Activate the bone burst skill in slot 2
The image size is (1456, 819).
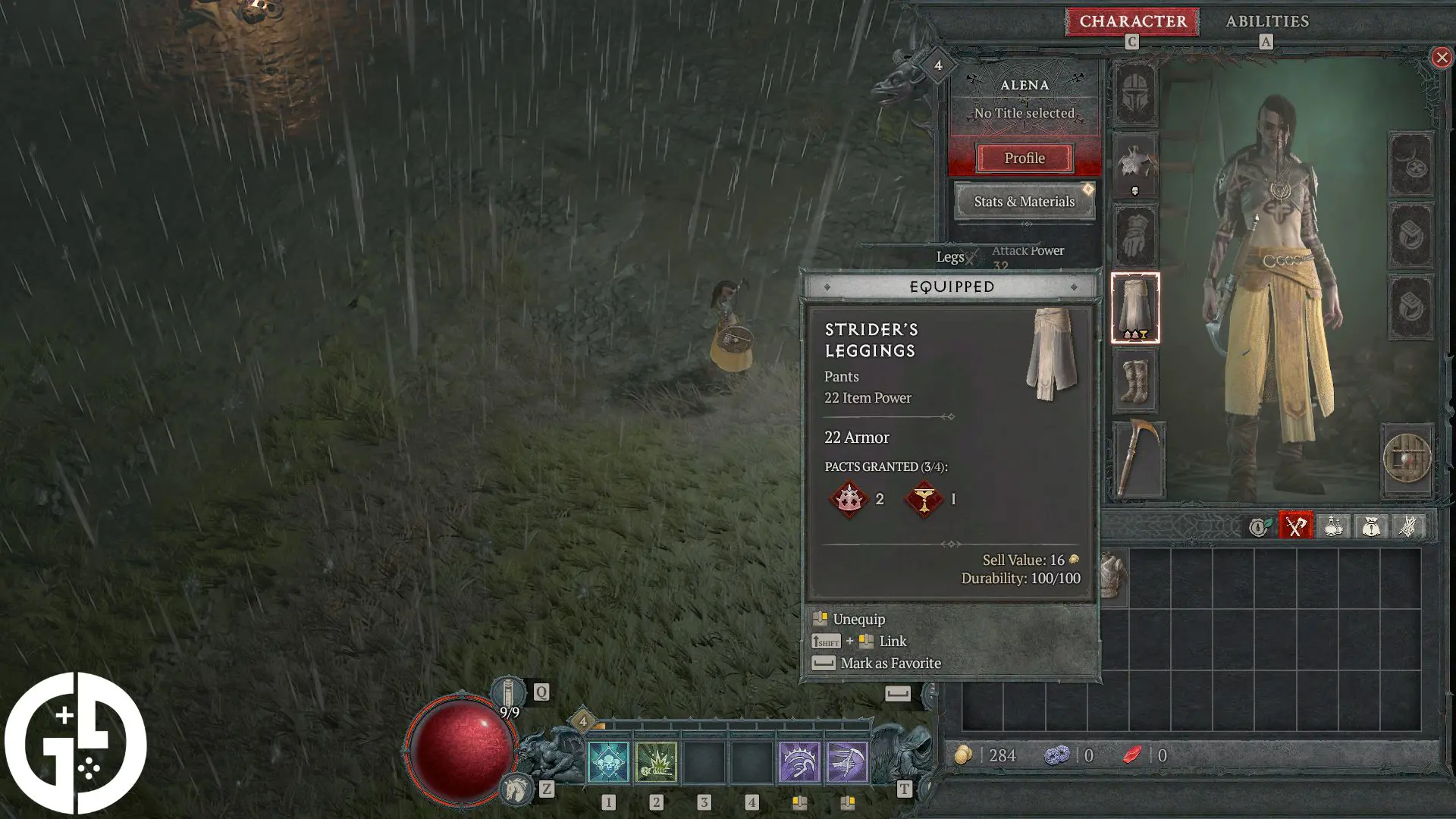pos(656,762)
